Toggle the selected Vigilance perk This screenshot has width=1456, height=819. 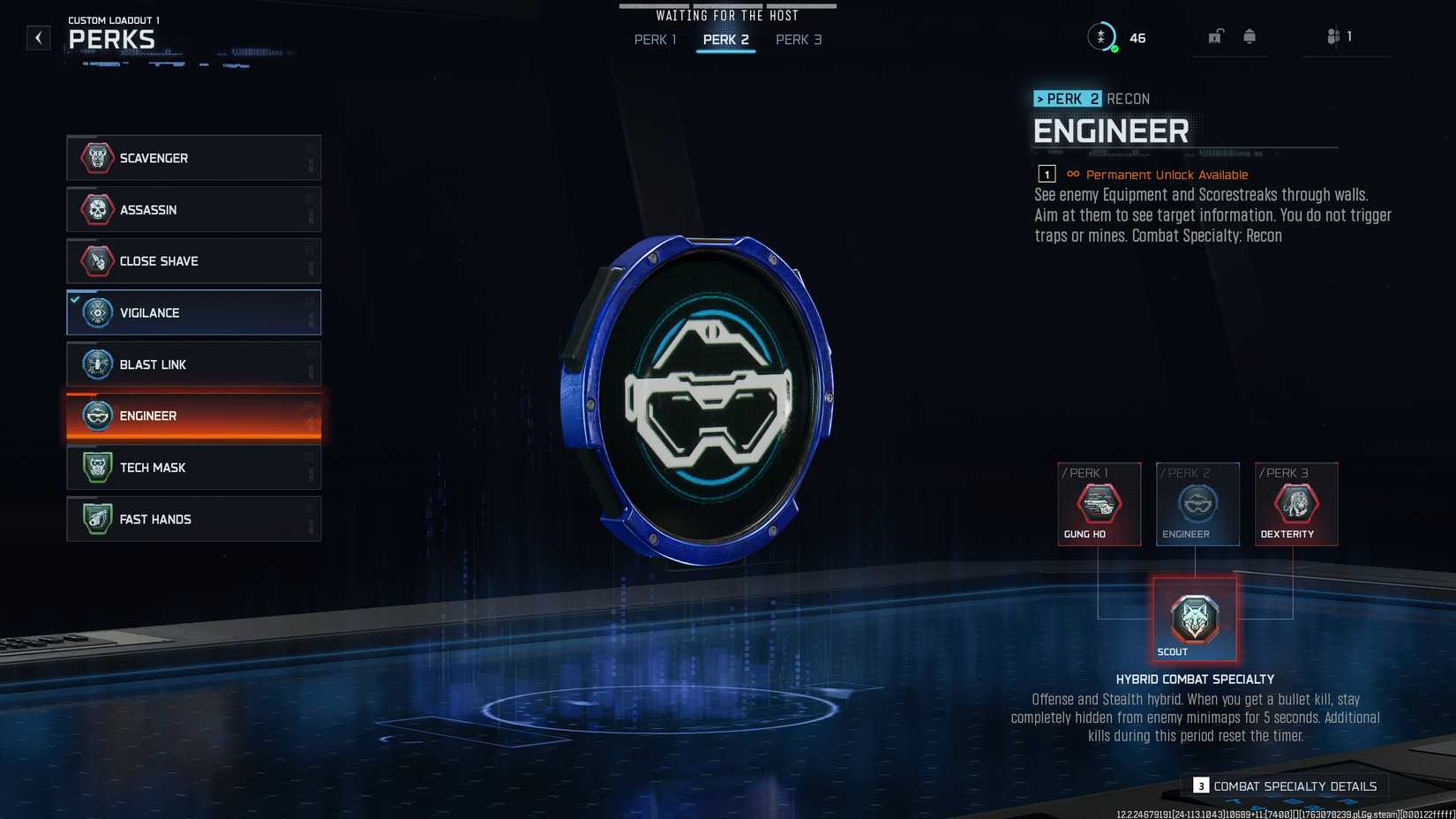coord(193,312)
